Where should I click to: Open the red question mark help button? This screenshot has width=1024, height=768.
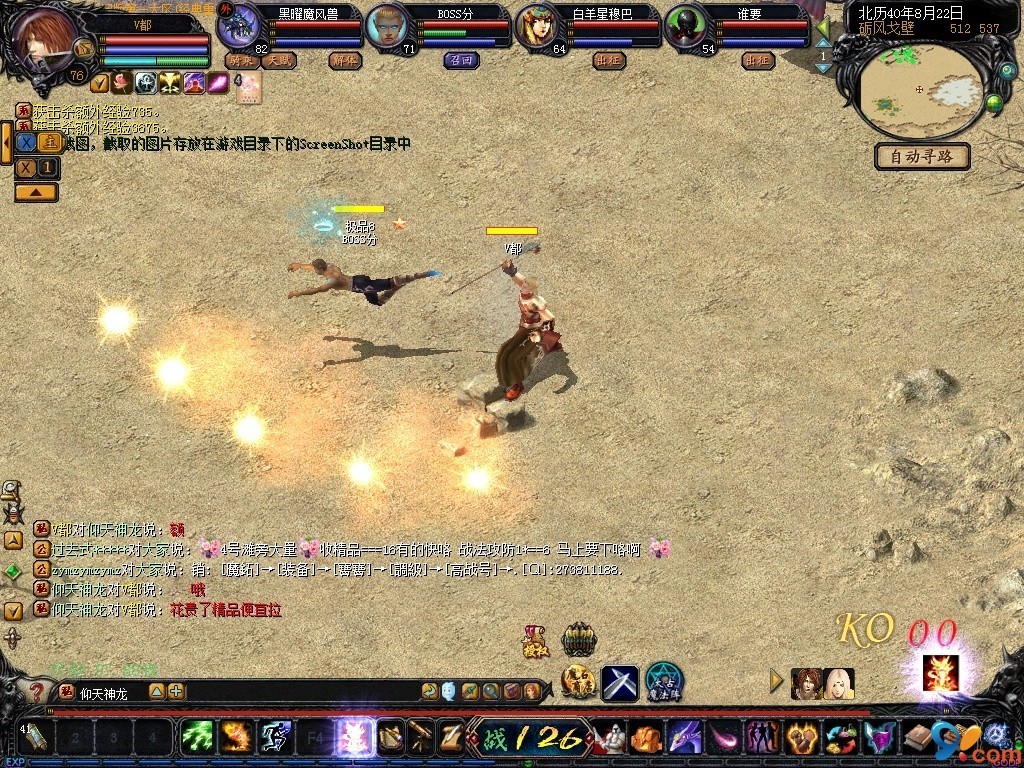click(x=36, y=692)
